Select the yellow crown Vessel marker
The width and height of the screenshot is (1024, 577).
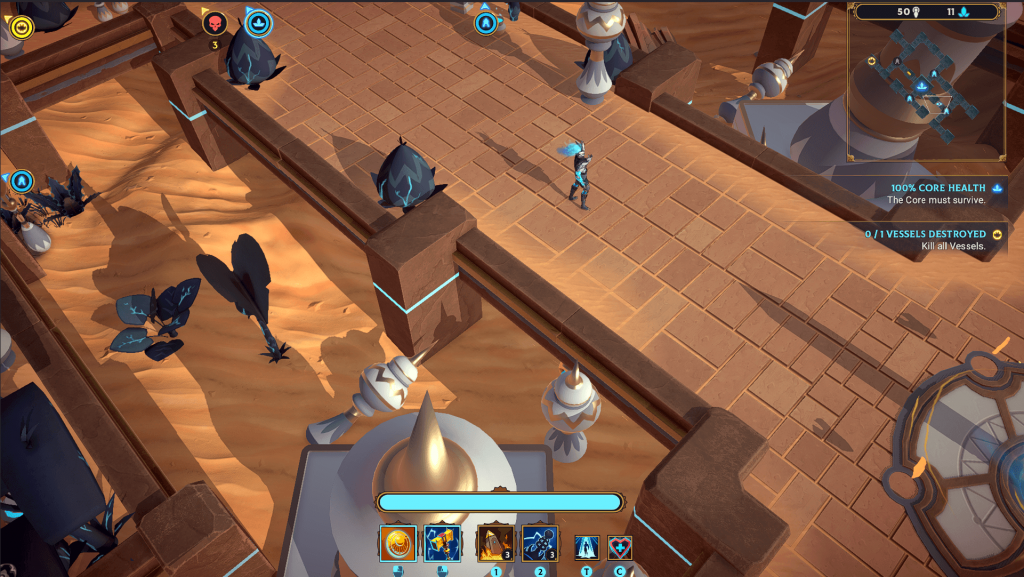21,26
